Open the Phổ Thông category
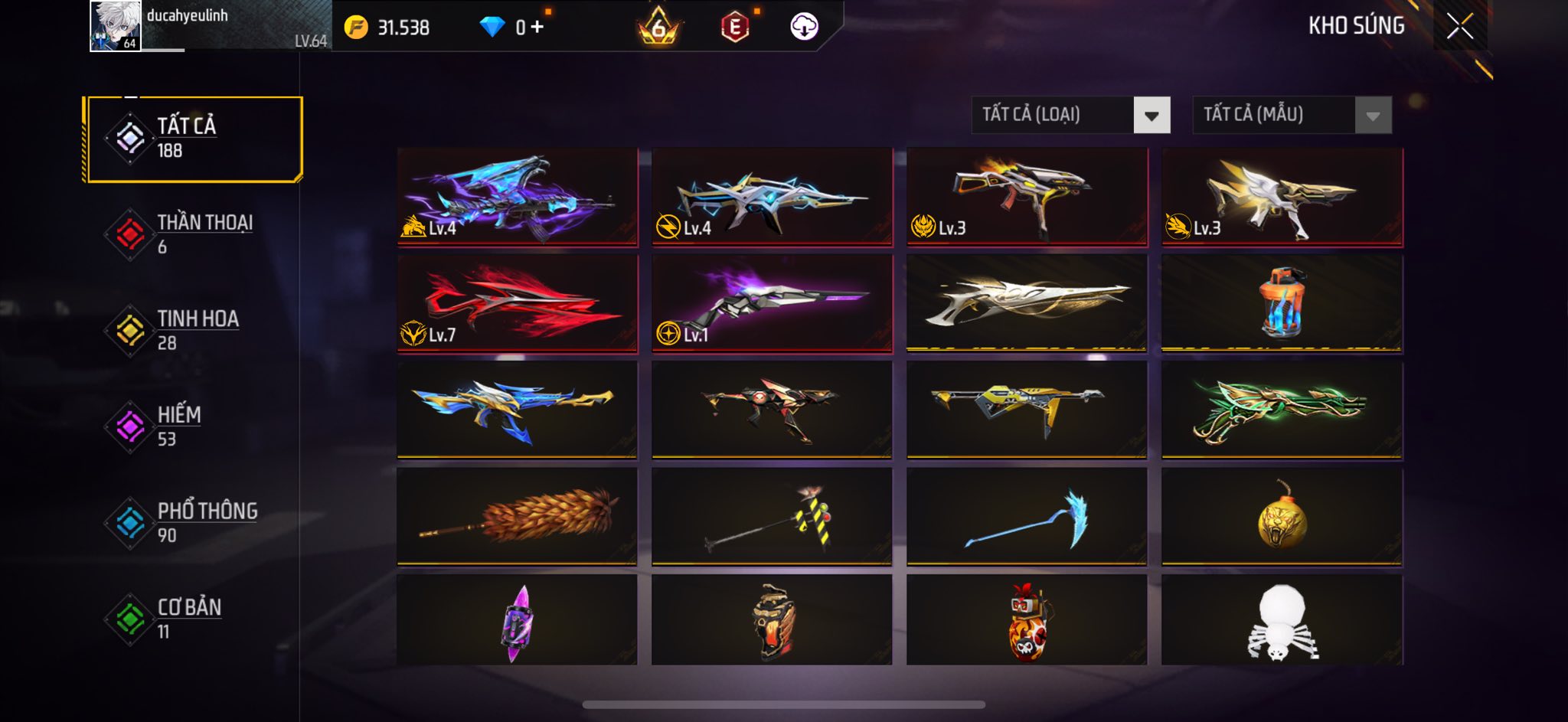 (x=191, y=522)
